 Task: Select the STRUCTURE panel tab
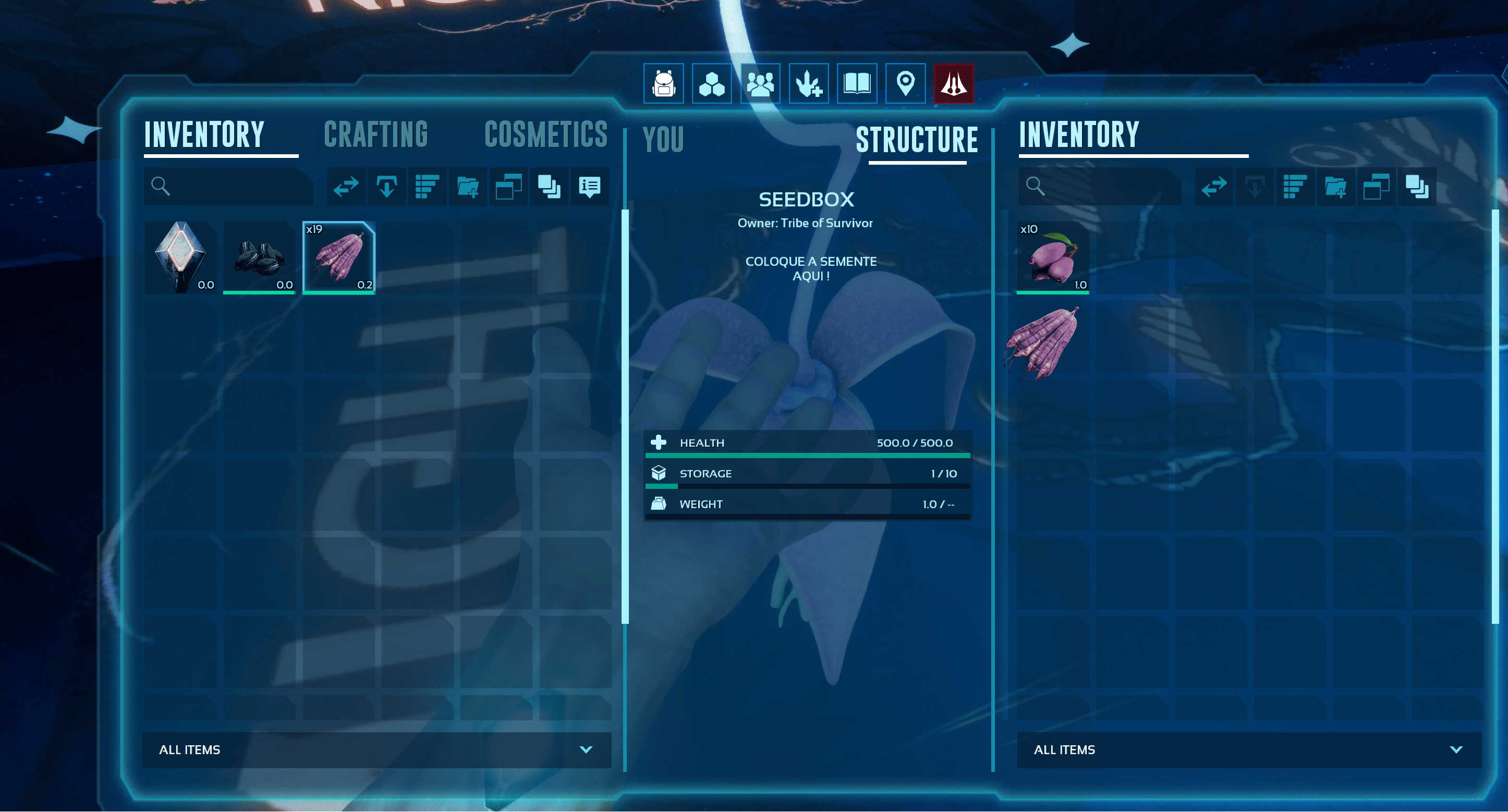tap(917, 140)
